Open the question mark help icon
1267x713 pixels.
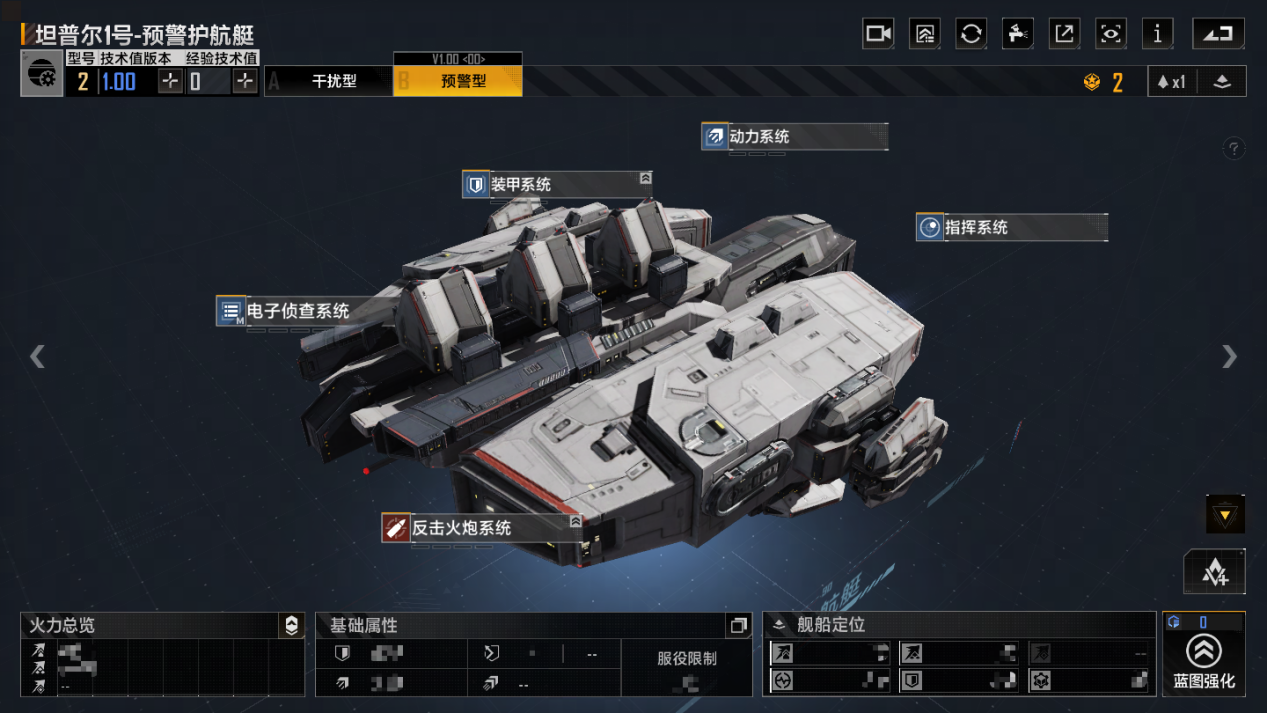pyautogui.click(x=1234, y=149)
